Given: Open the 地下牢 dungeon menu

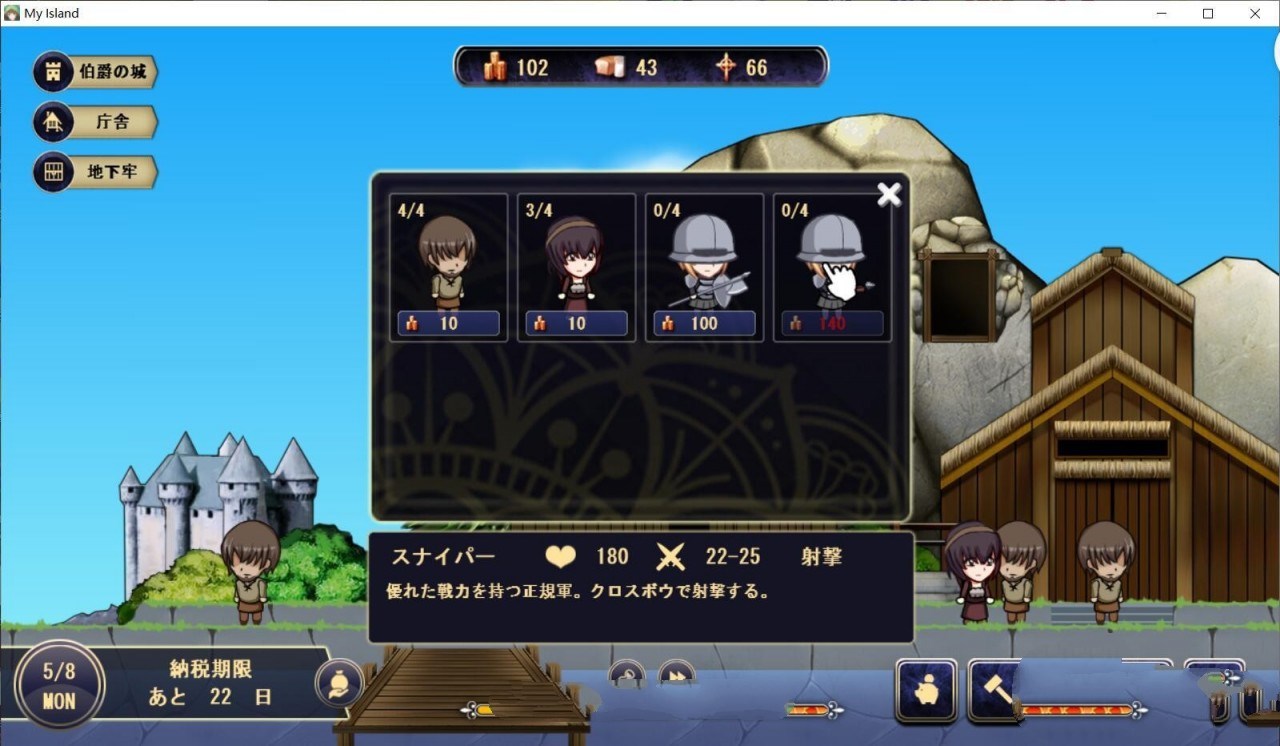Looking at the screenshot, I should click(95, 171).
